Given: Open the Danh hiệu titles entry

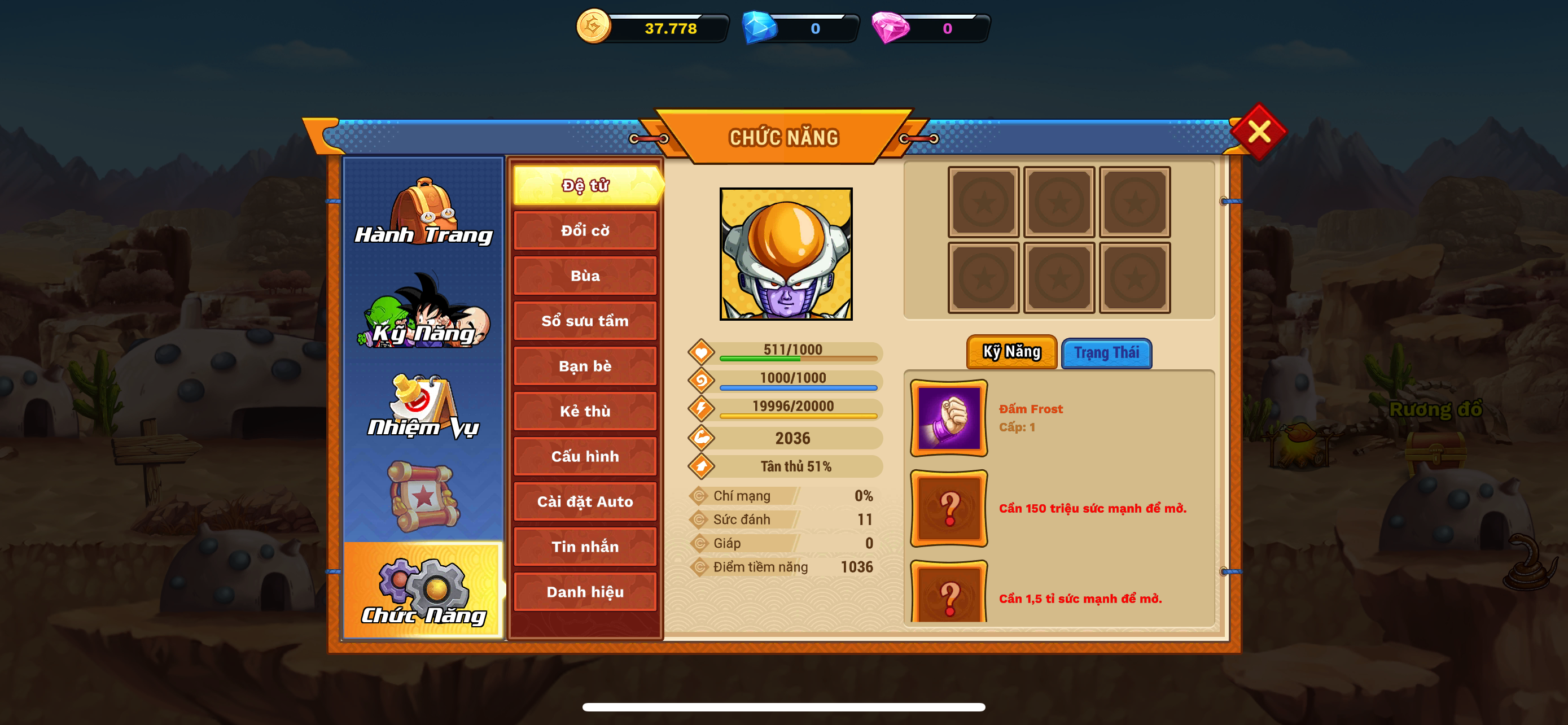Looking at the screenshot, I should [x=585, y=592].
